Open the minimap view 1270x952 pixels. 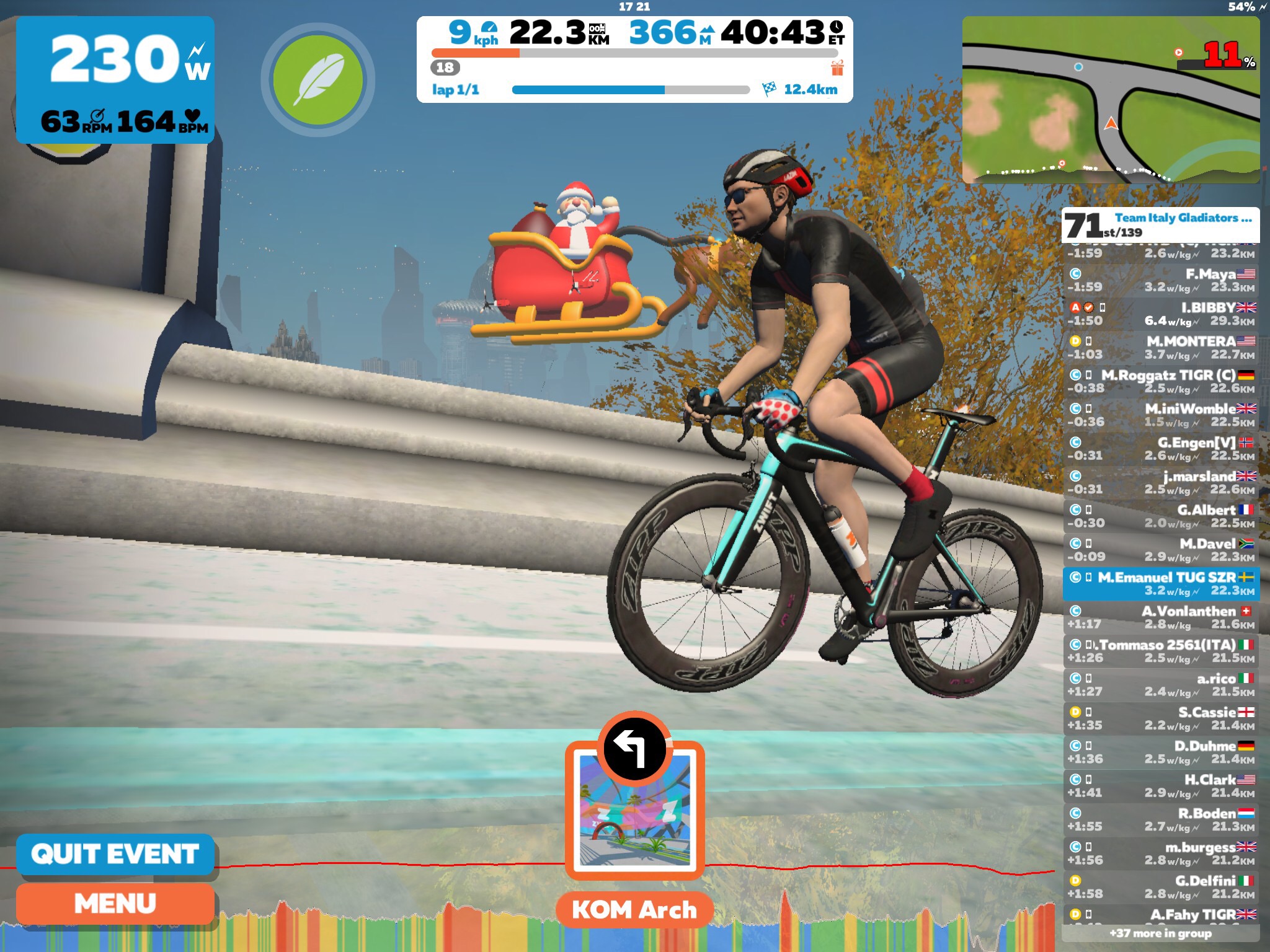[1110, 100]
